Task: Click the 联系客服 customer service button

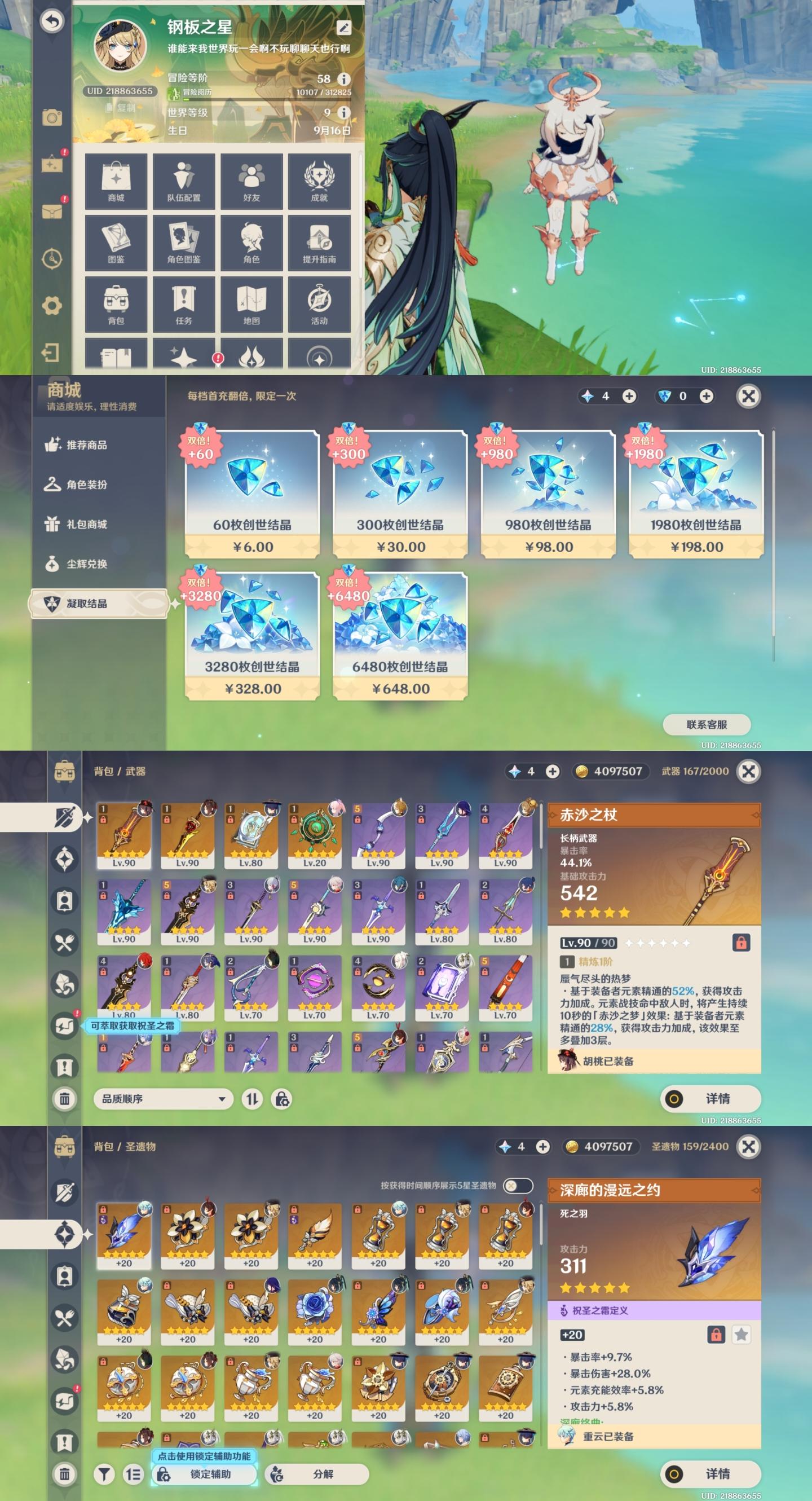Action: coord(707,724)
